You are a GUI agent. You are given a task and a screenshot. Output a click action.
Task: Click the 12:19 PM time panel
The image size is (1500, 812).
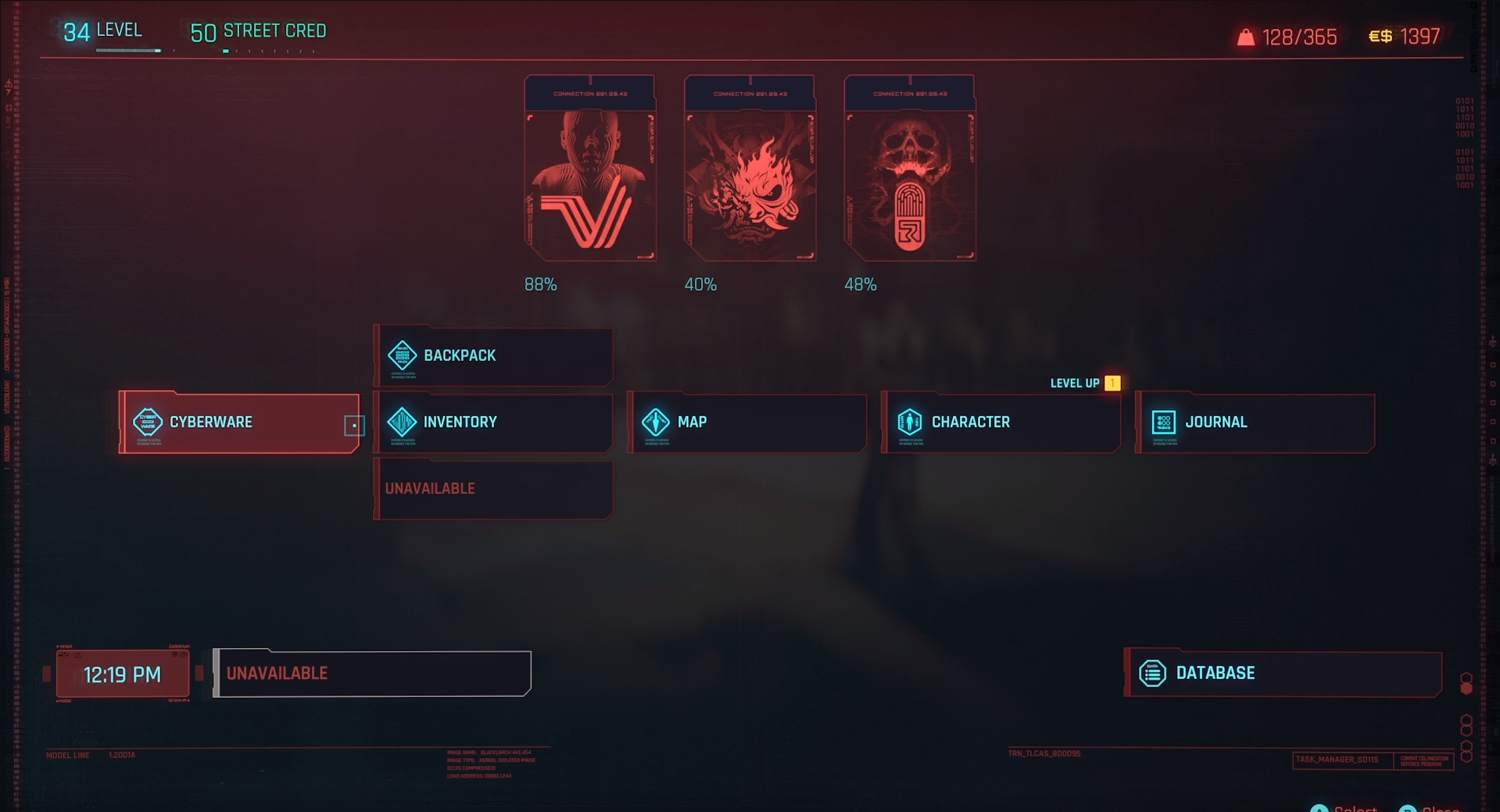tap(123, 674)
